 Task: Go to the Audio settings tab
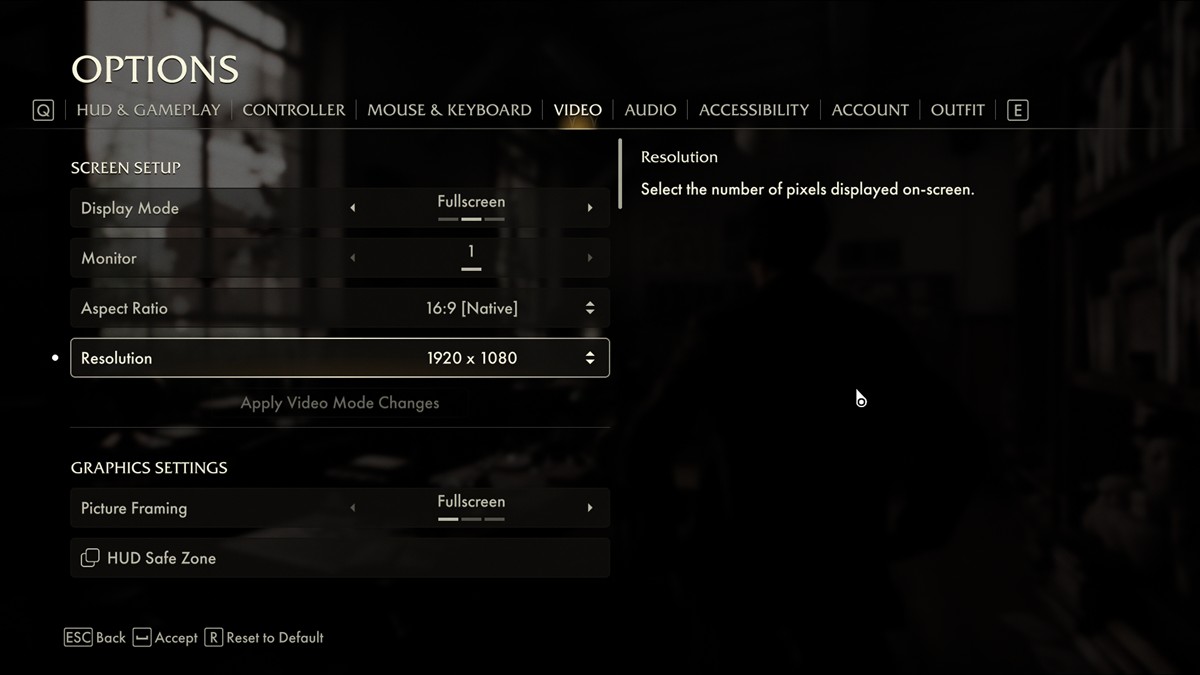click(650, 110)
